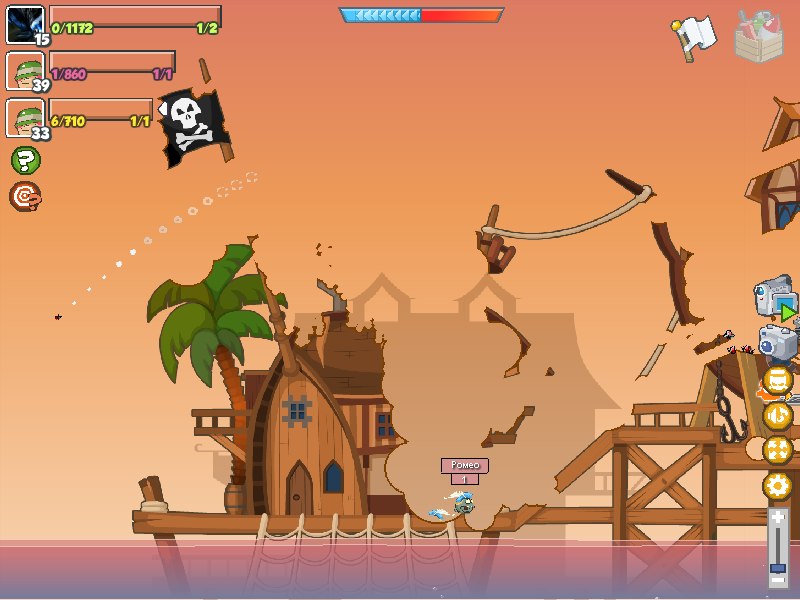Take a screenshot with the photo camera icon
The height and width of the screenshot is (600, 800).
click(777, 342)
